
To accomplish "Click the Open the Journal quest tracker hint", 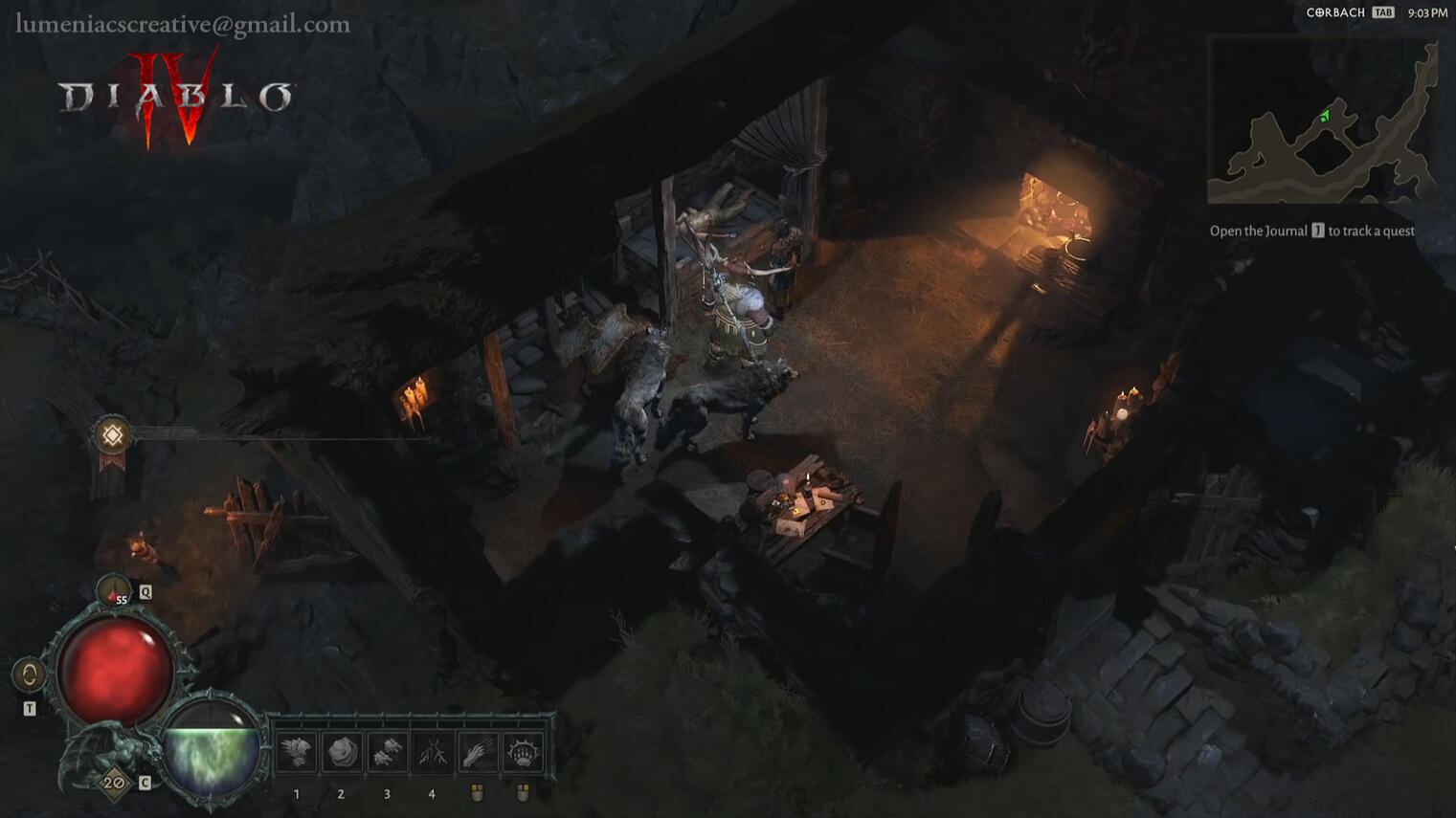I will [1311, 231].
